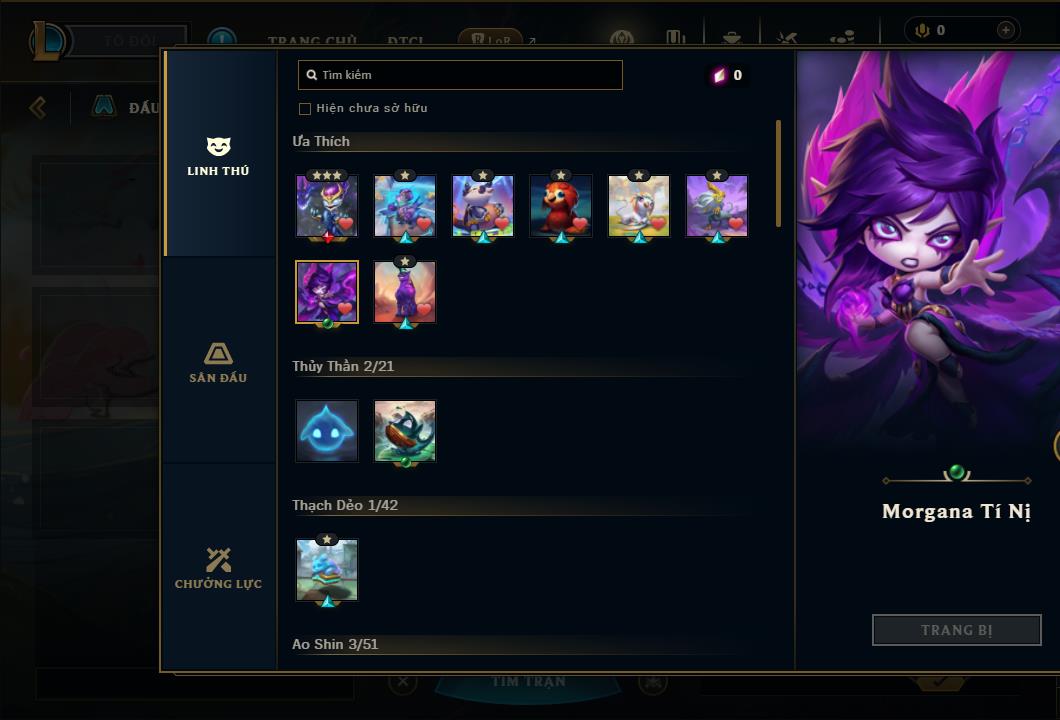Open the LoR launcher button

491,41
